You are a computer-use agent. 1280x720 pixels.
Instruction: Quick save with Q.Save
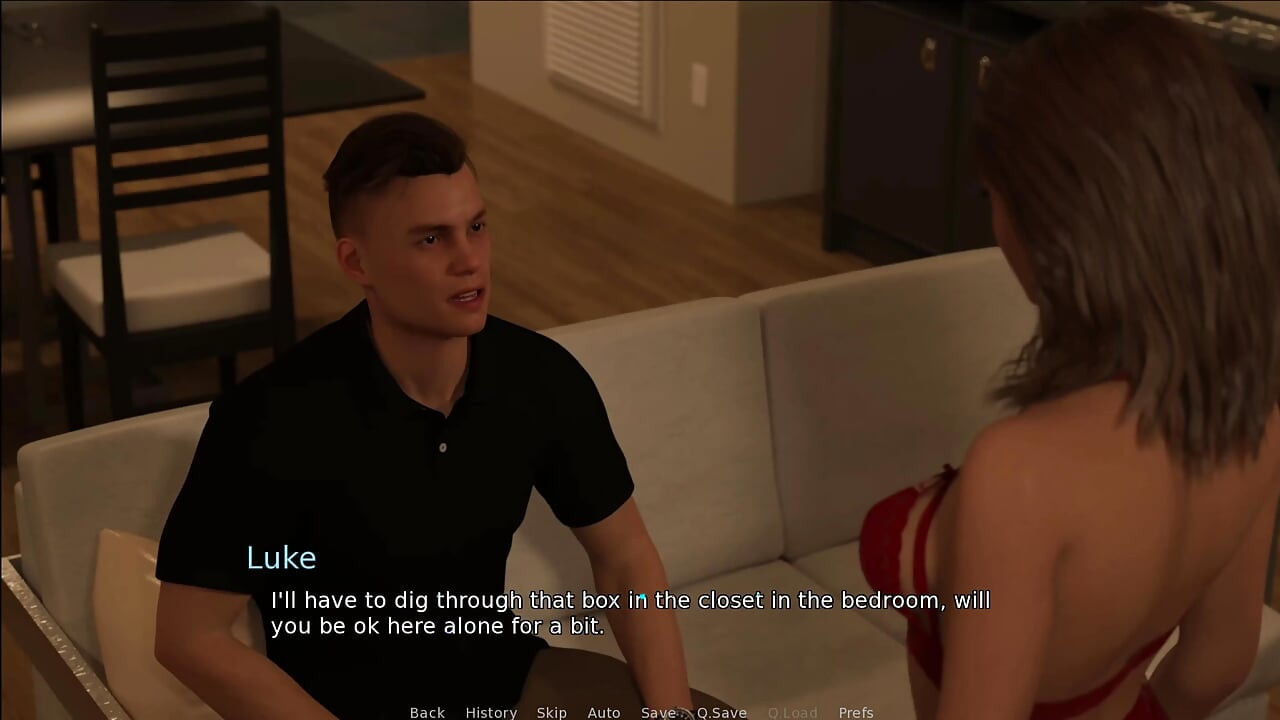722,712
